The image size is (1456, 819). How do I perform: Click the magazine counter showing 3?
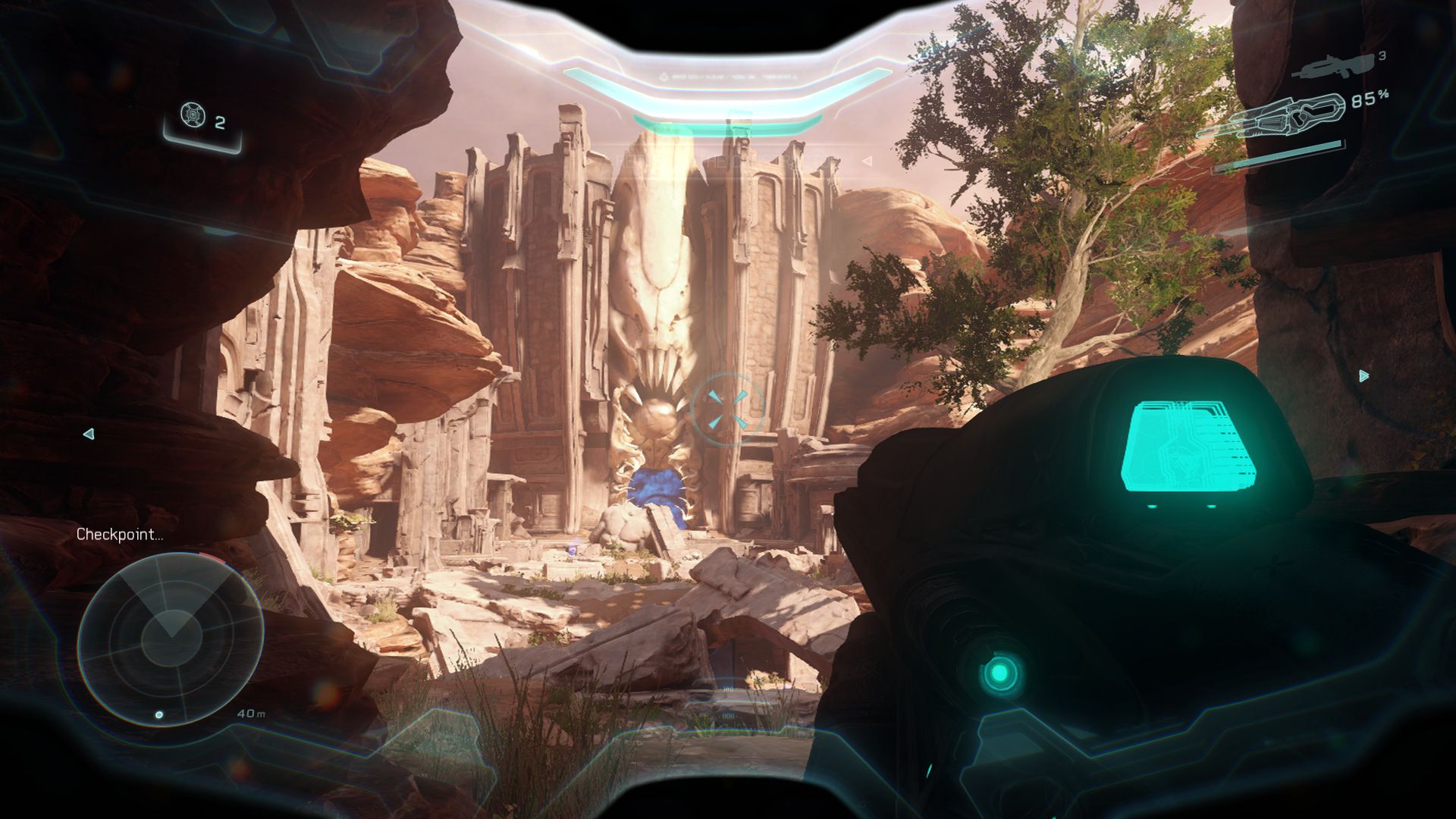coord(1382,56)
